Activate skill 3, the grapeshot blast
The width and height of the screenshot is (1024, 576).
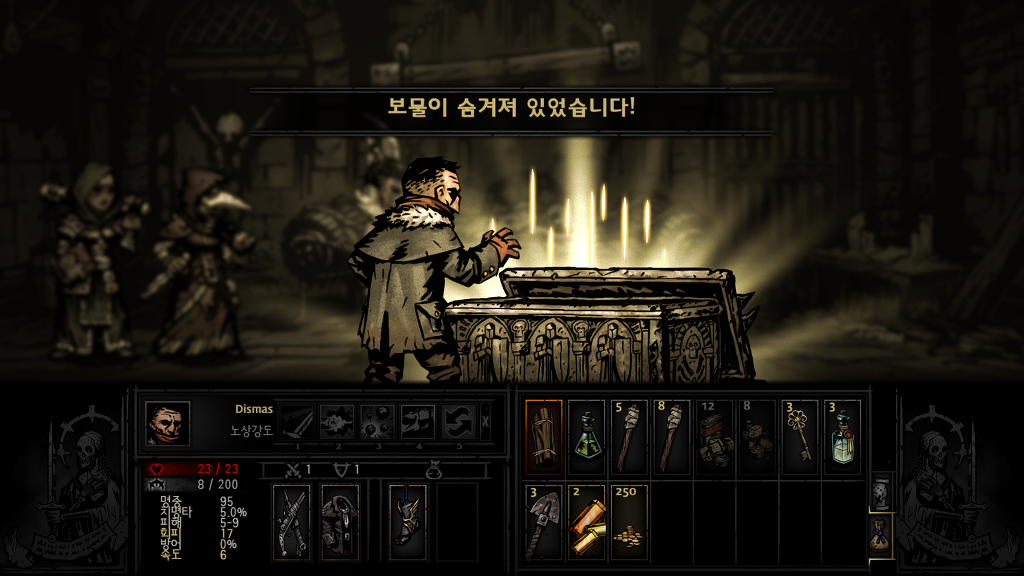(x=377, y=422)
